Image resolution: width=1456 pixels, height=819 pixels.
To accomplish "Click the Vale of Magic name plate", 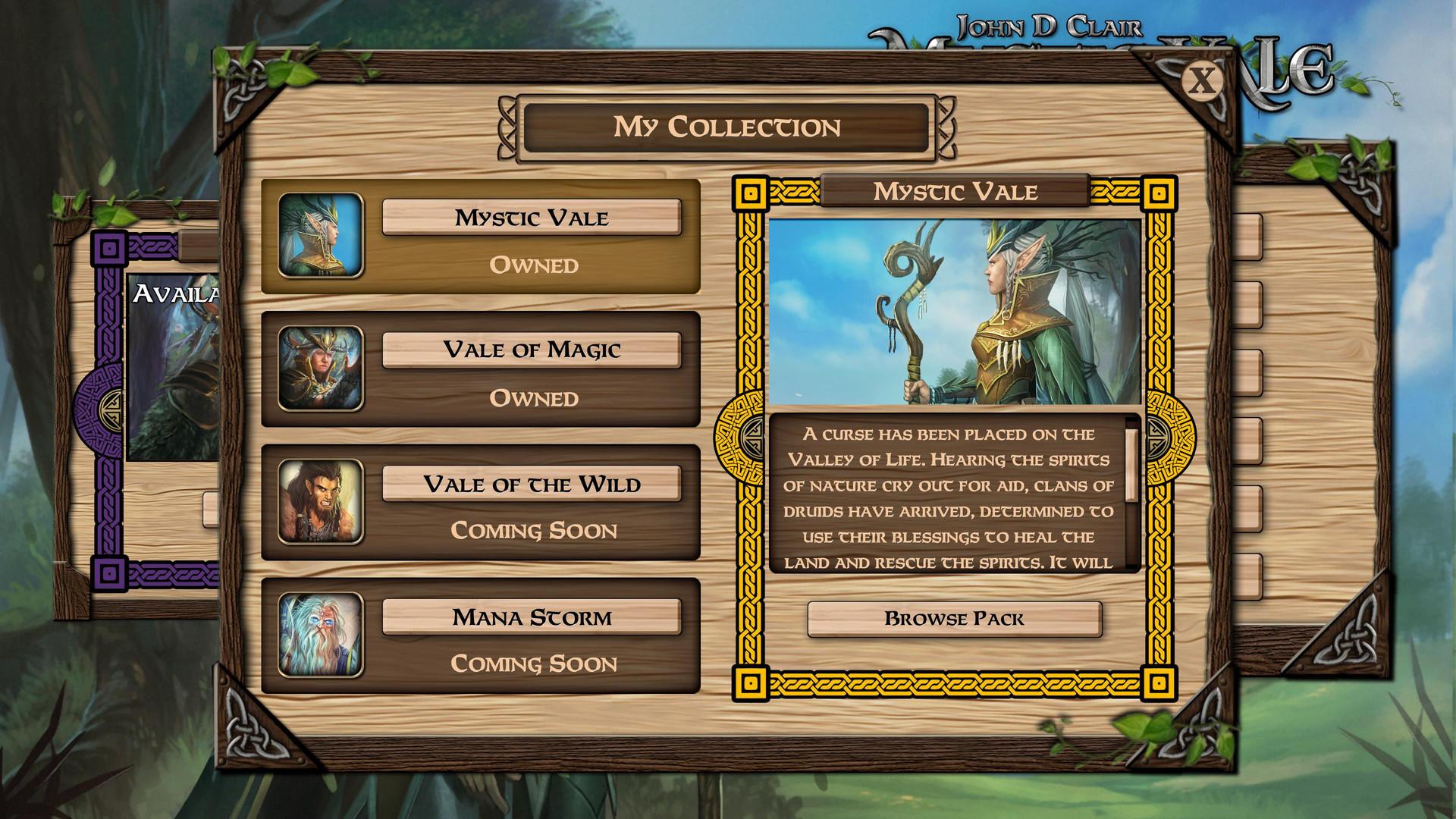I will [531, 350].
